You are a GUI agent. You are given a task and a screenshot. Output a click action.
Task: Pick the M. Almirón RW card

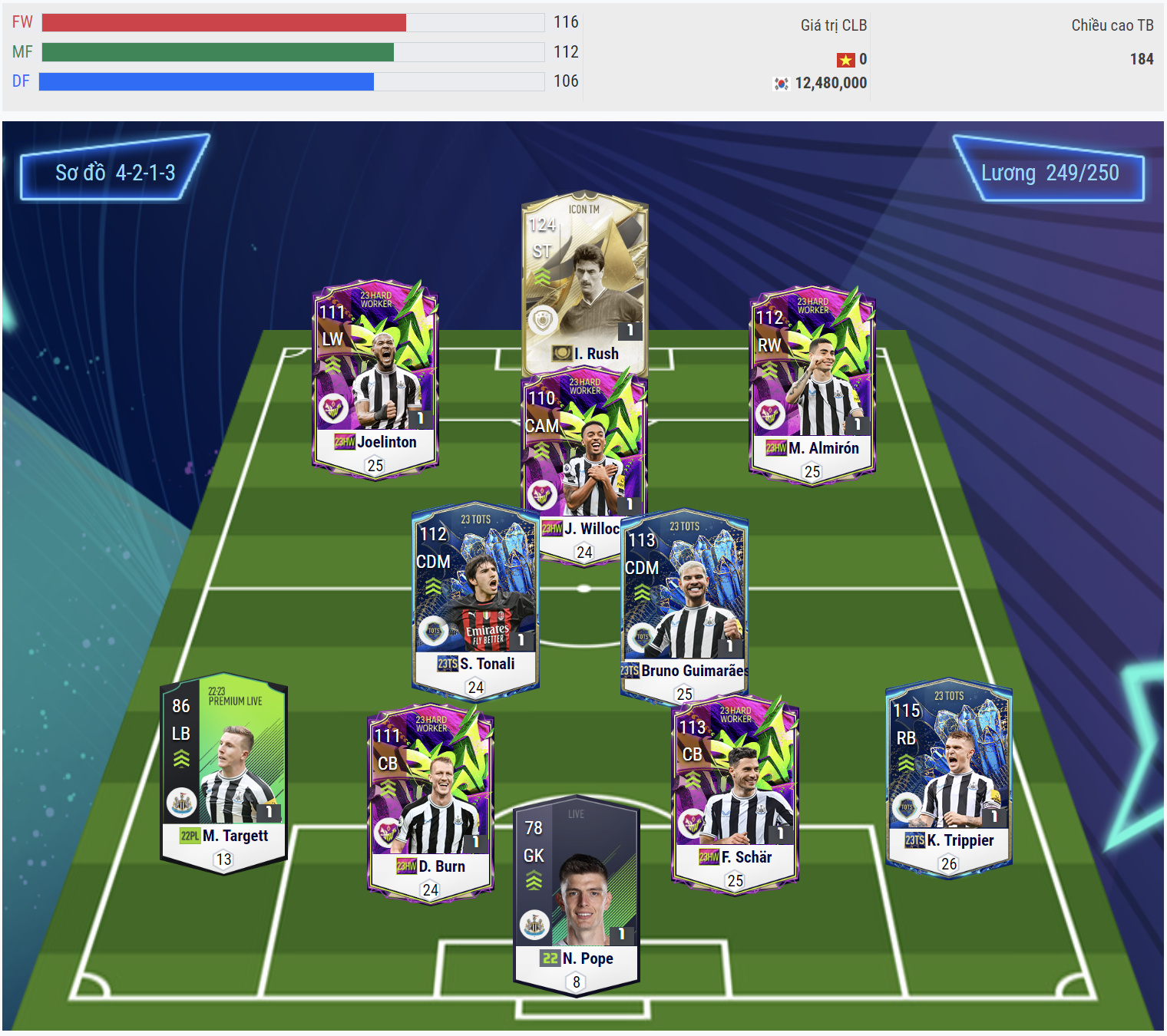coord(812,384)
